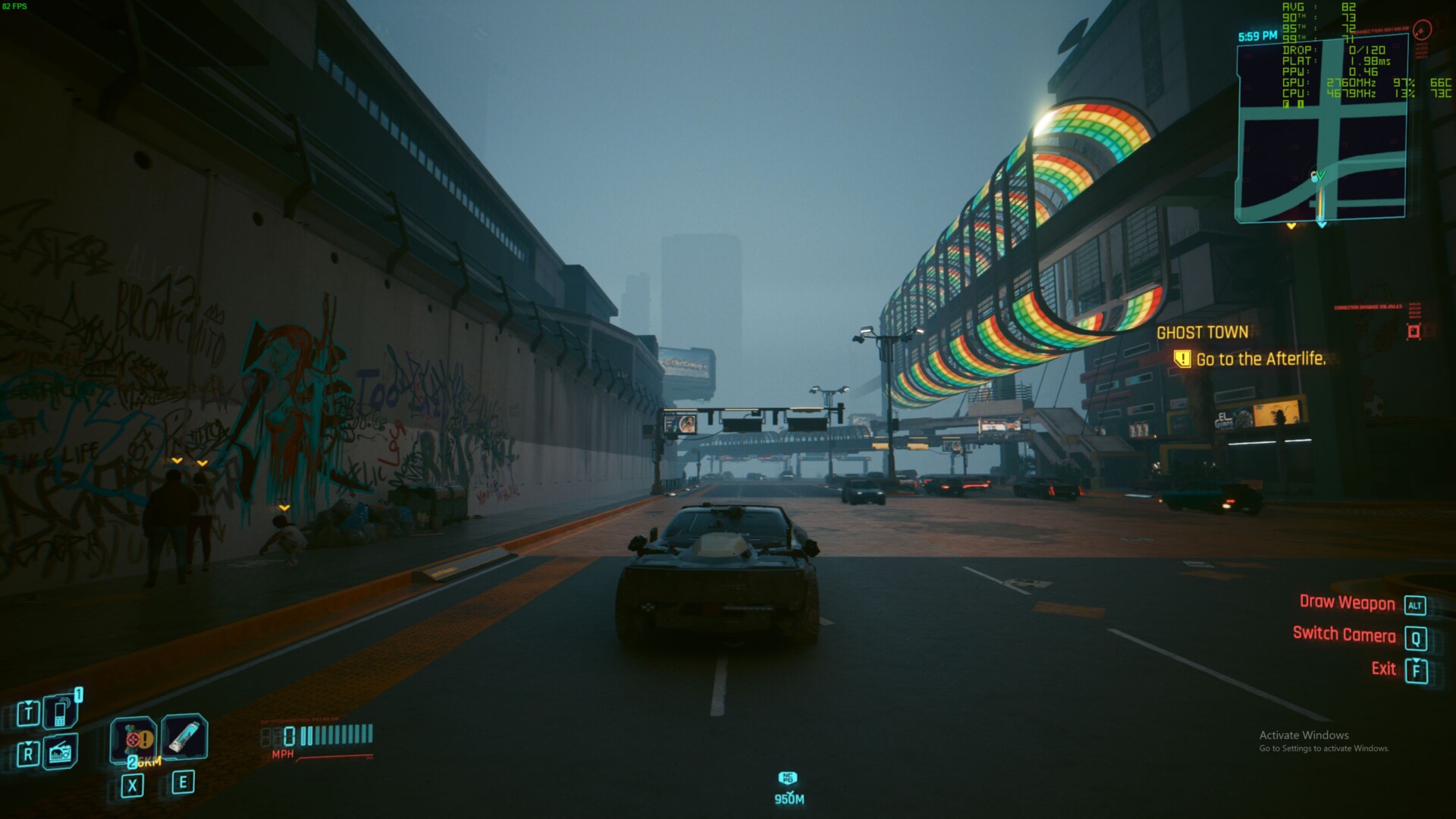Select the inhaler consumable quick slot

(x=184, y=737)
